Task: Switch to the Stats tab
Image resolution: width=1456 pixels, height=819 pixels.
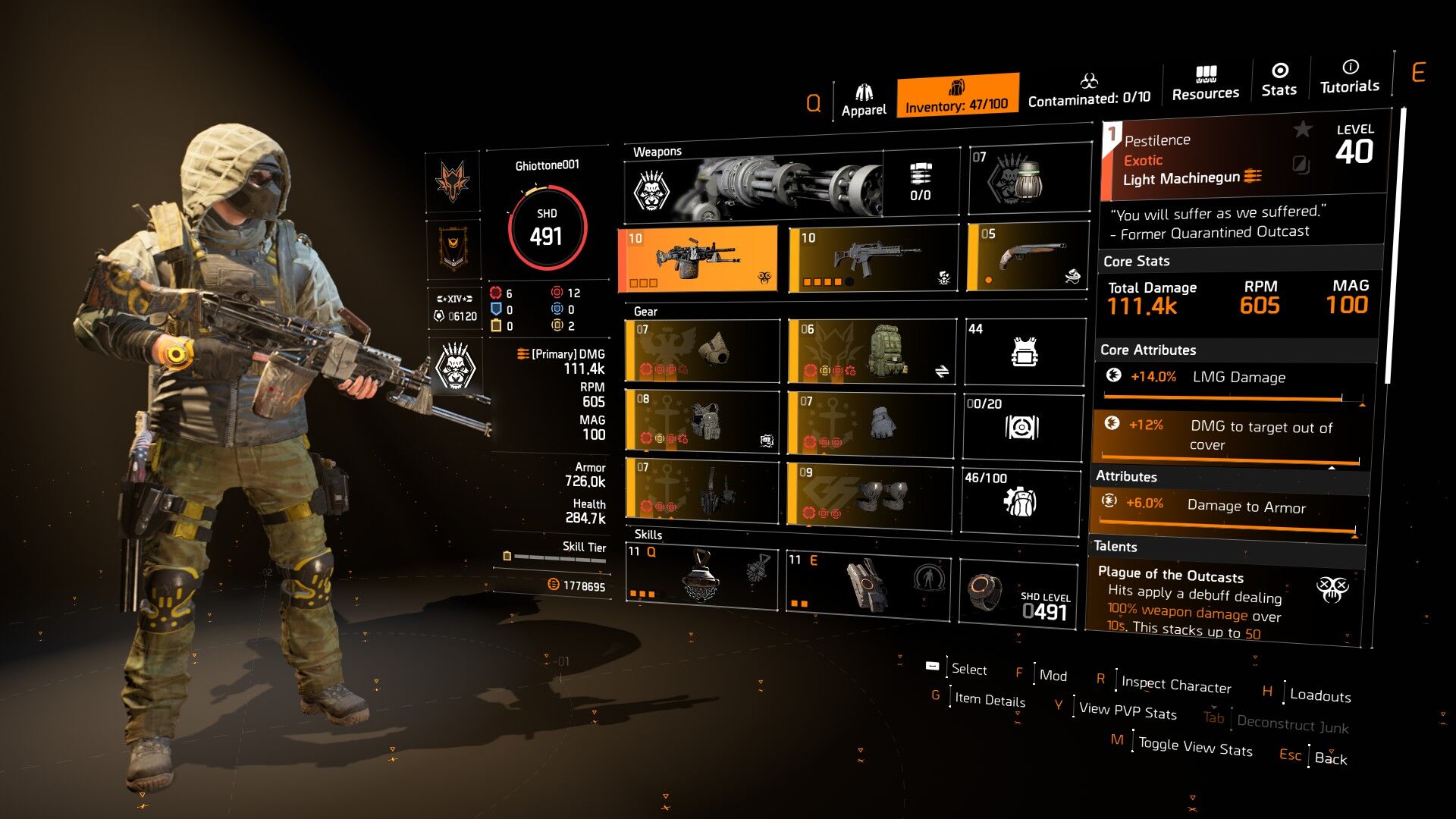Action: (1279, 80)
